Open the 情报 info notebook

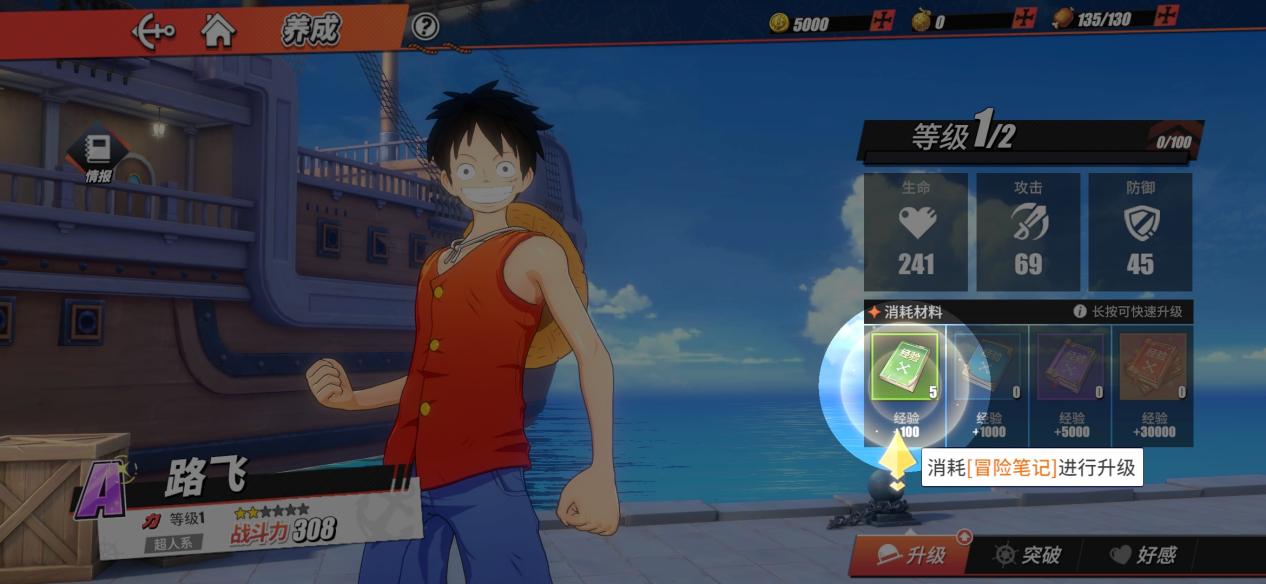(98, 157)
